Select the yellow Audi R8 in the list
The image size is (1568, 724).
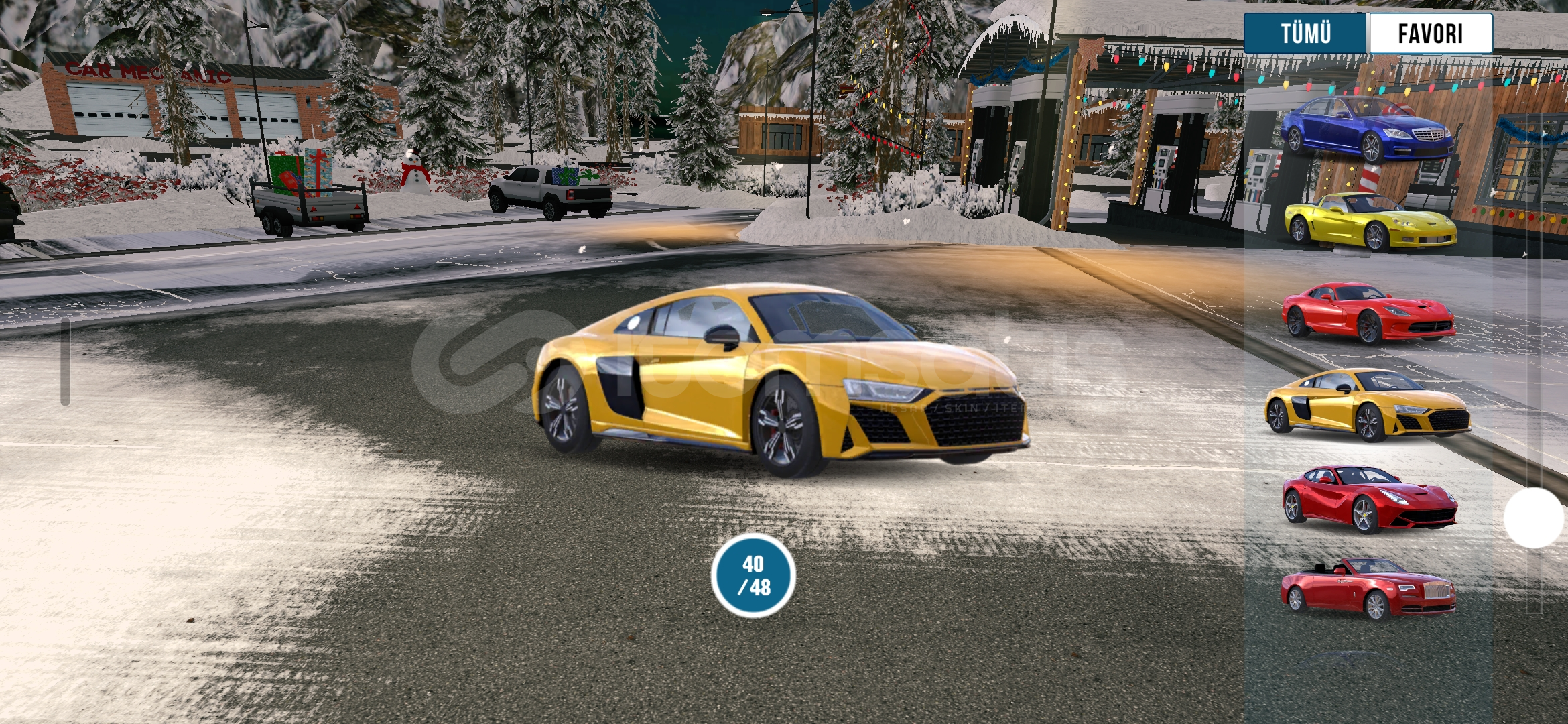pos(1368,404)
